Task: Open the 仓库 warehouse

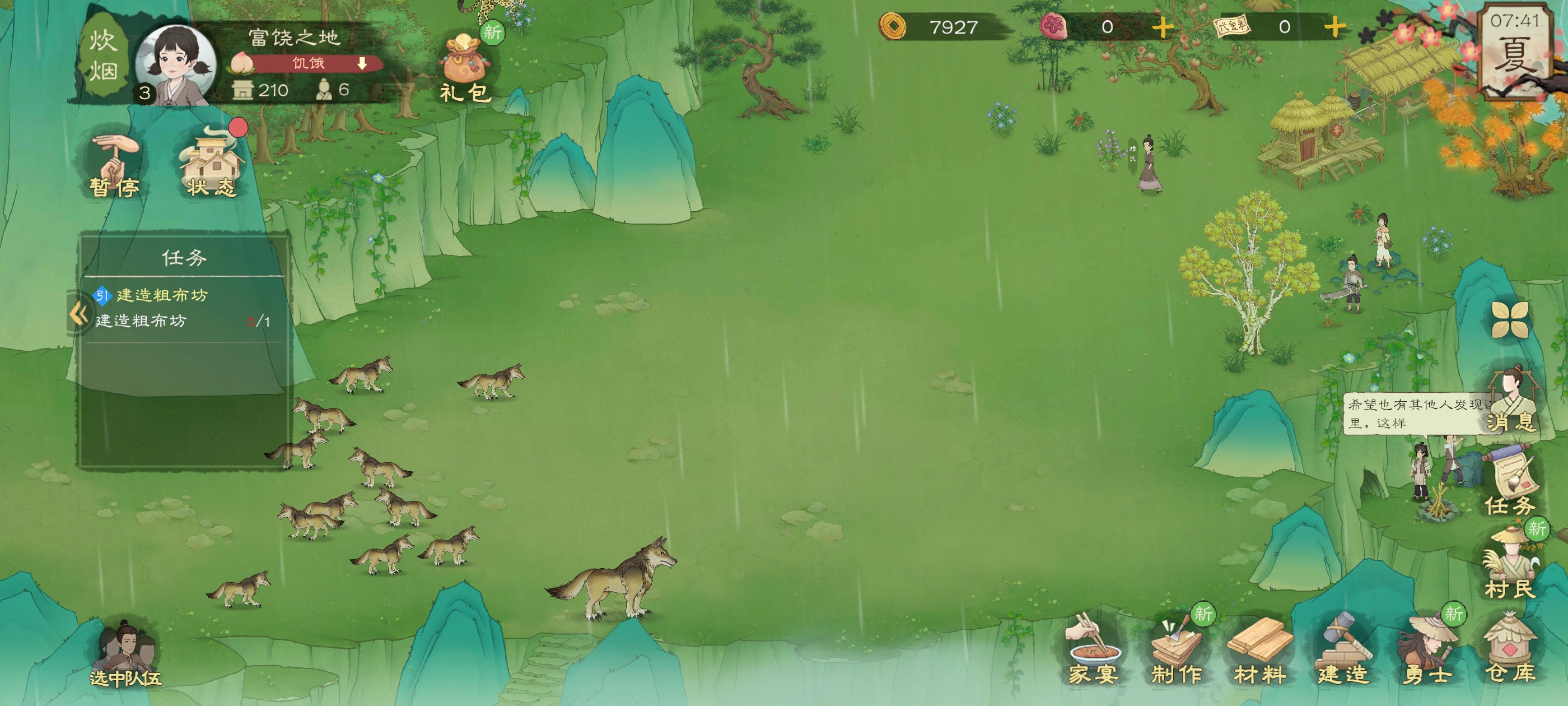Action: (x=1510, y=649)
